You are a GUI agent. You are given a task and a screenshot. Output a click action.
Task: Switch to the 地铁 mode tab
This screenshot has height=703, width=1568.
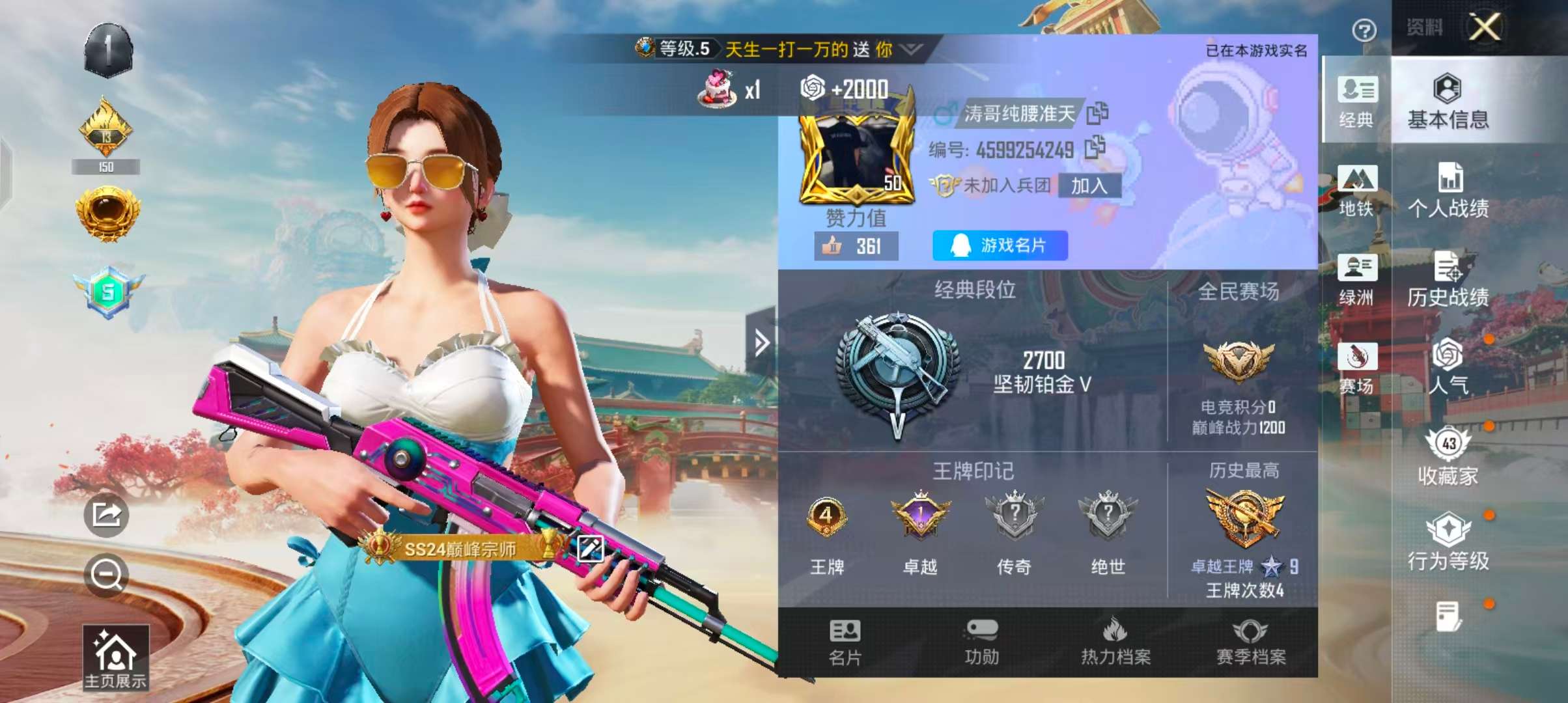(1357, 190)
